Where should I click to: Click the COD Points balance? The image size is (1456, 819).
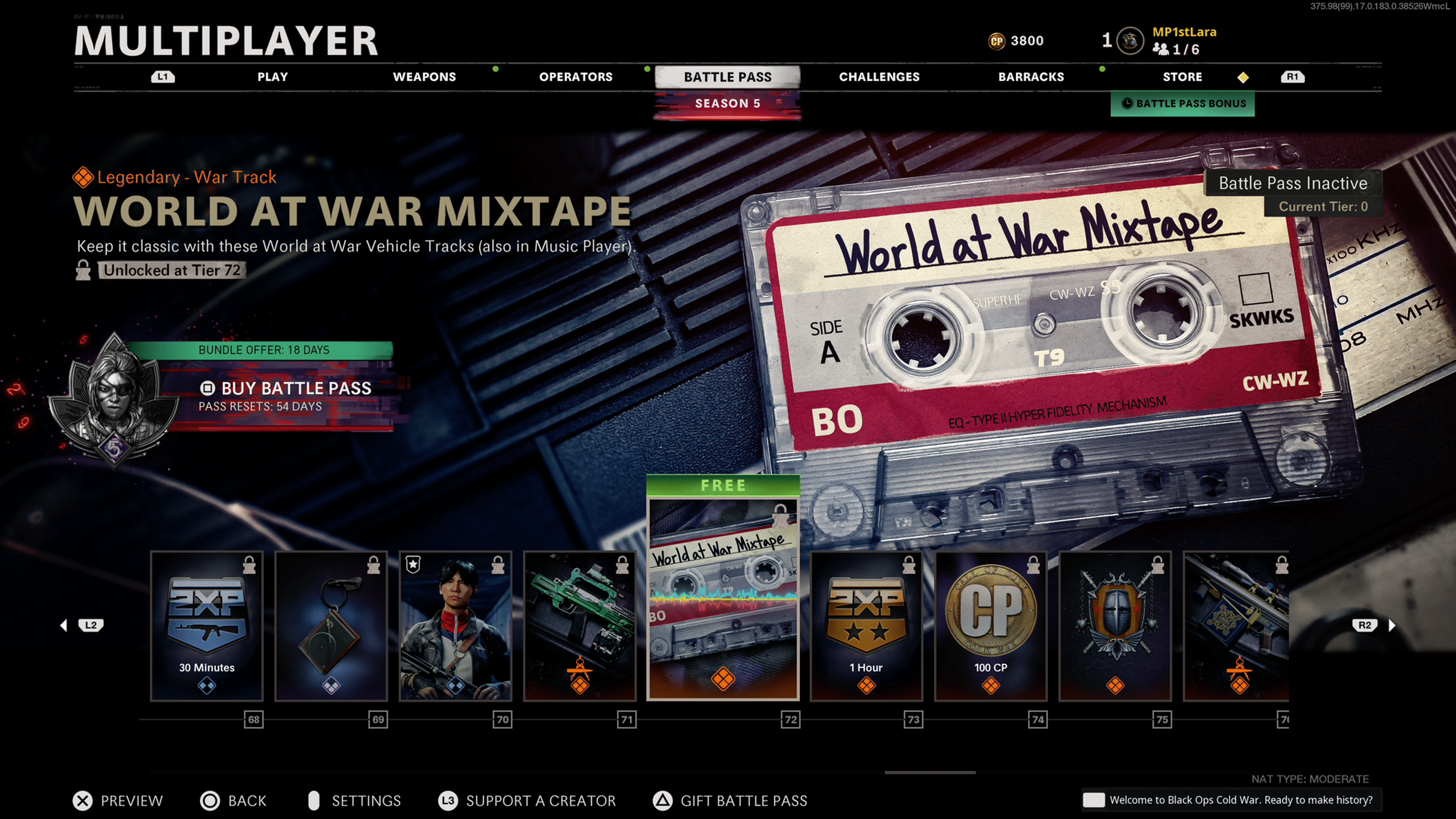tap(1016, 41)
